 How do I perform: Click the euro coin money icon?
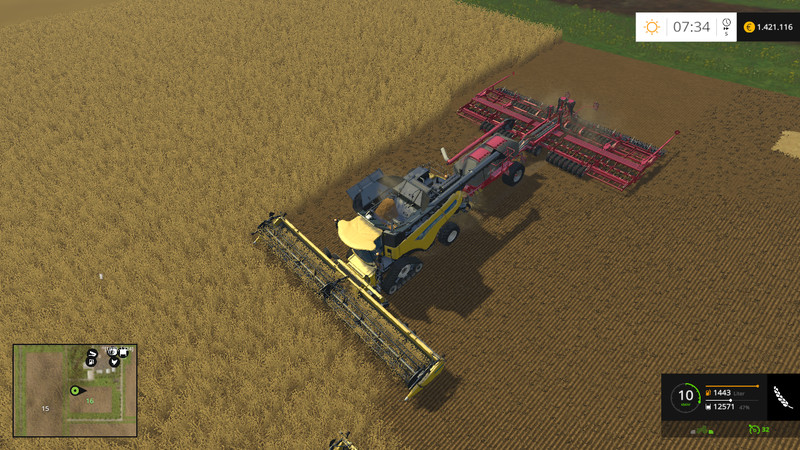[749, 27]
